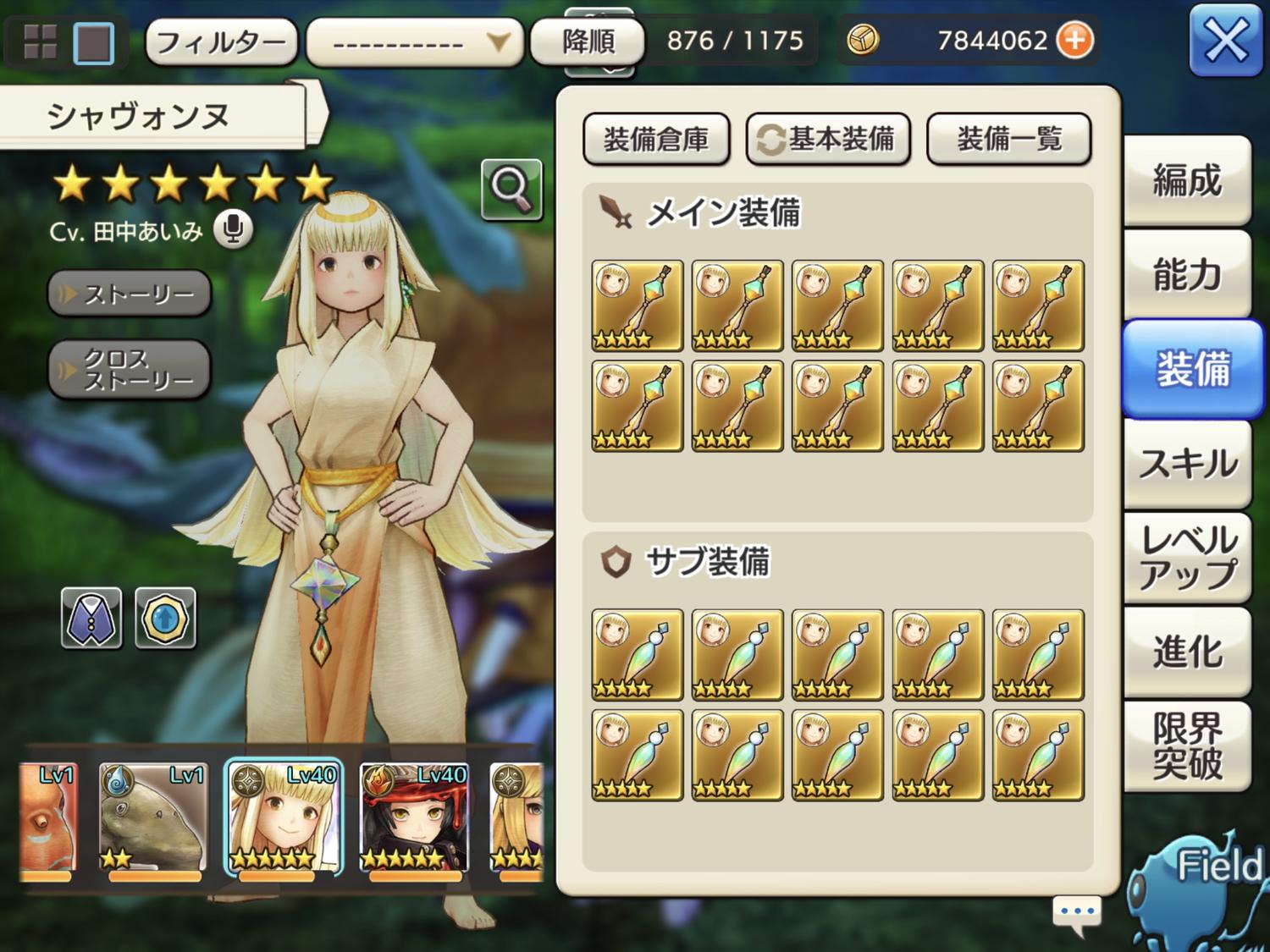Viewport: 1270px width, 952px height.
Task: View the character's ストーリー story
Action: tap(130, 294)
